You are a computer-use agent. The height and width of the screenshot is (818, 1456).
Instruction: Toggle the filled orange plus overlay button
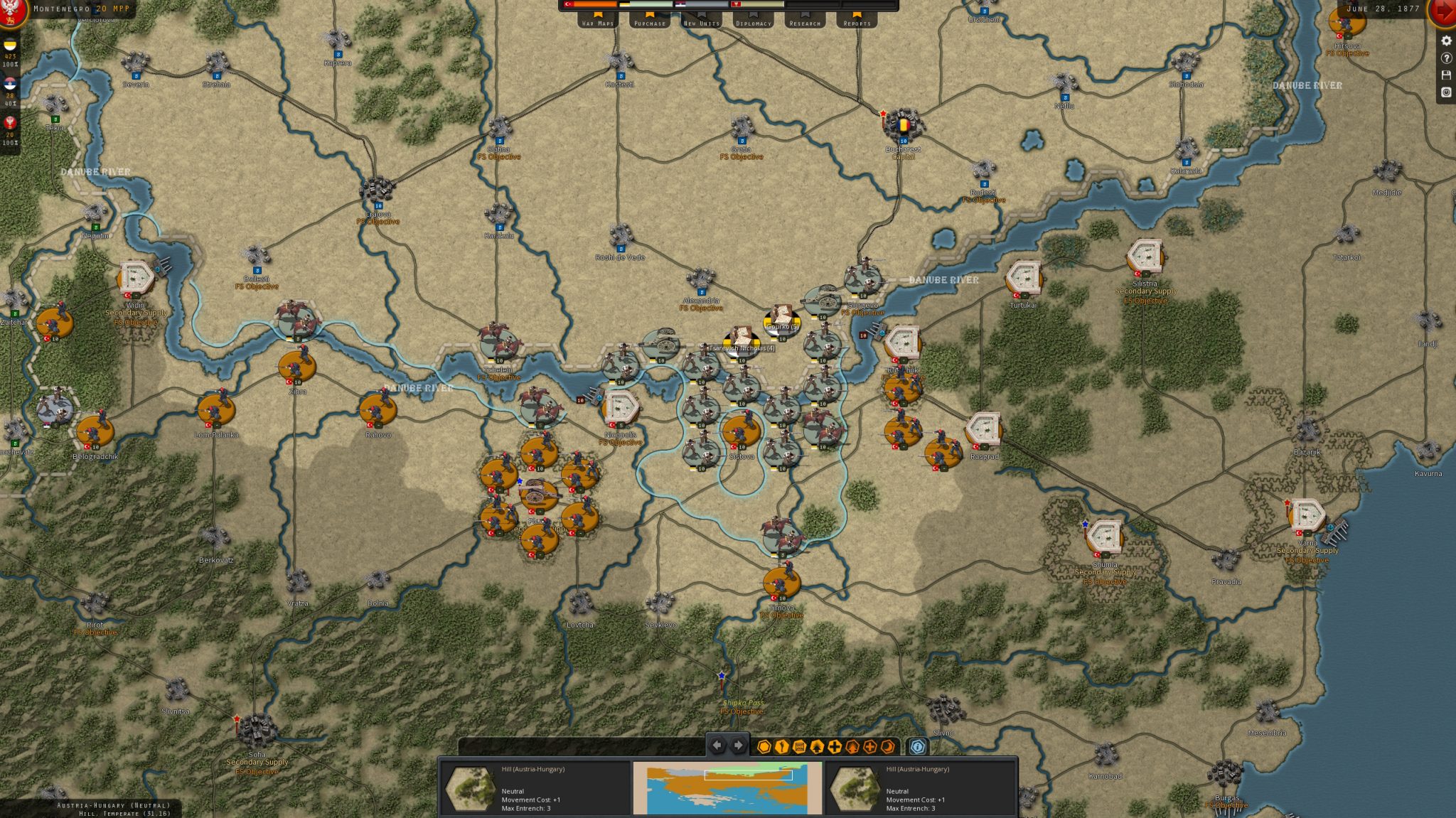835,747
